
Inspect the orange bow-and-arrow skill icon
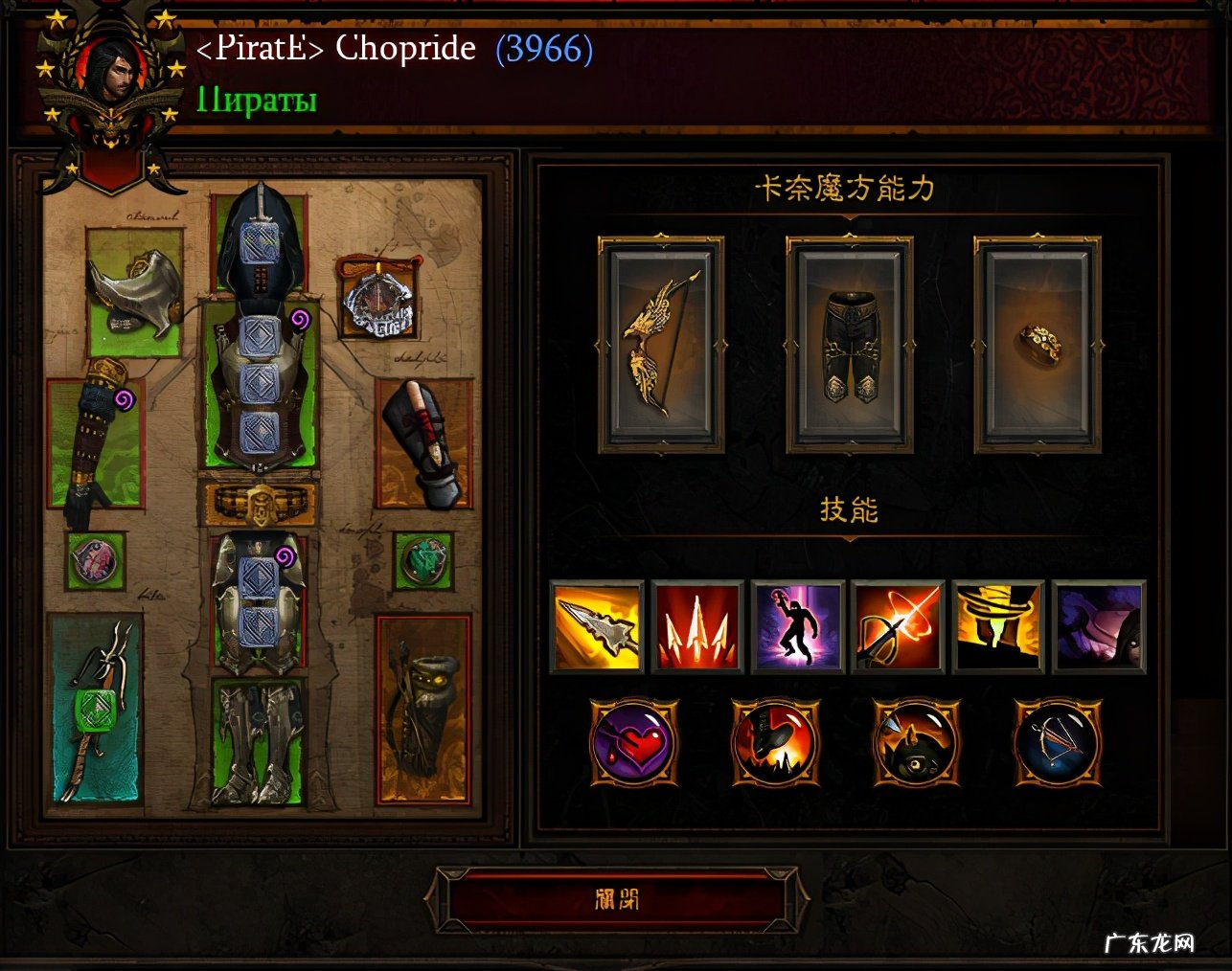(898, 626)
